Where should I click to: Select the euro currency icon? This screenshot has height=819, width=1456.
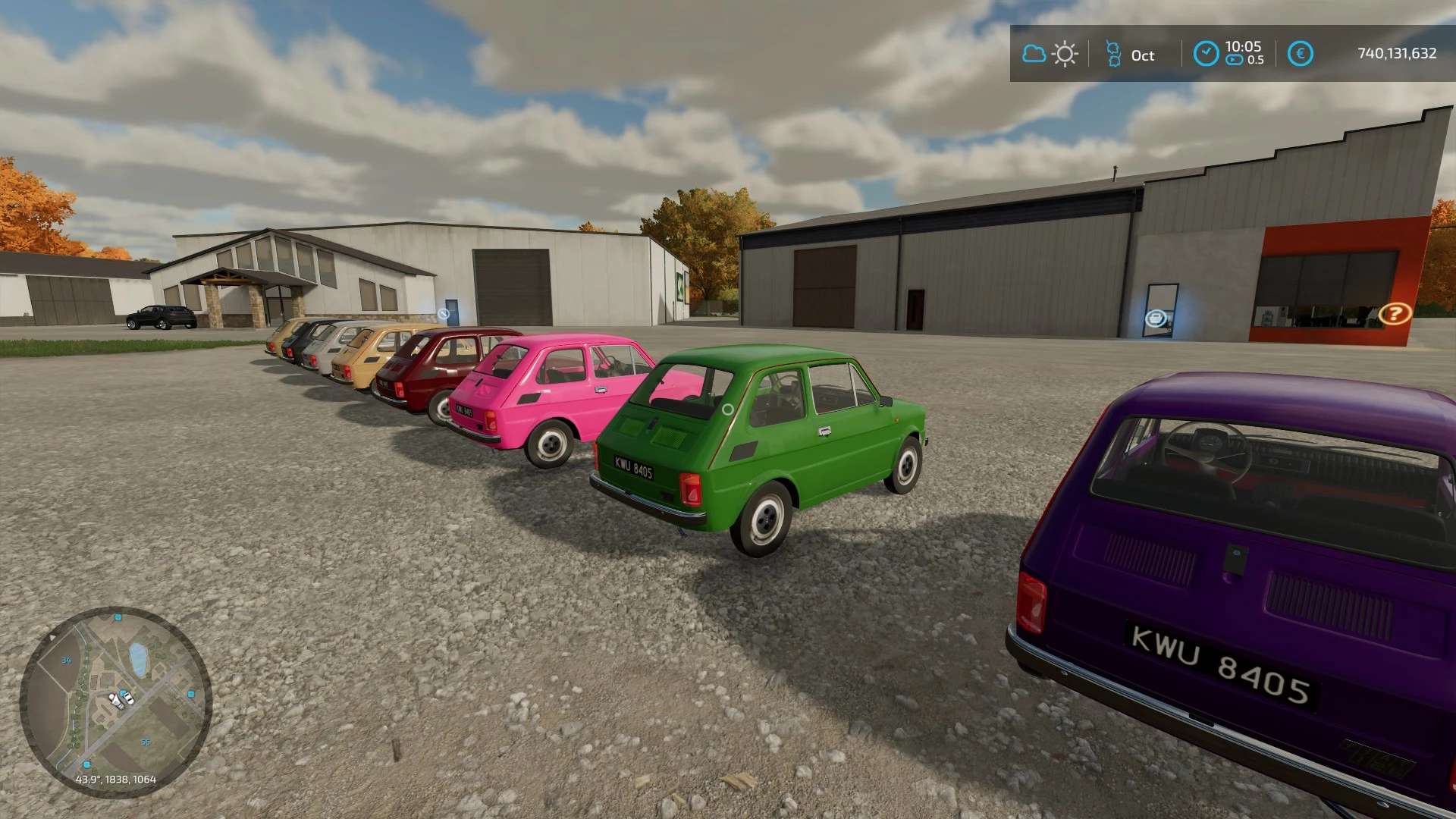click(1300, 54)
